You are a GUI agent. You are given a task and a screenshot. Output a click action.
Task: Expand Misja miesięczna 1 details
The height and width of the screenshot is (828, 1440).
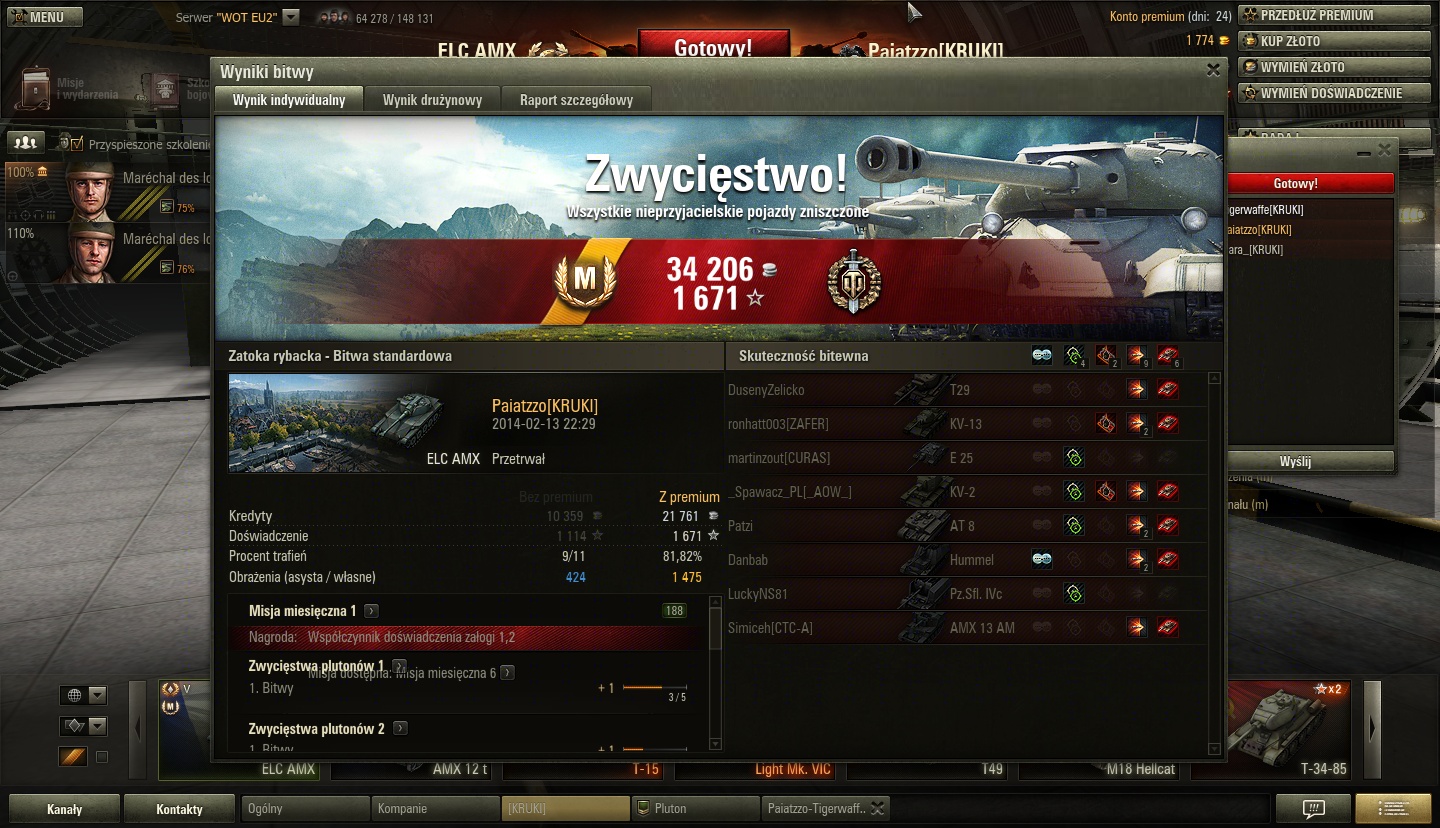pyautogui.click(x=371, y=611)
